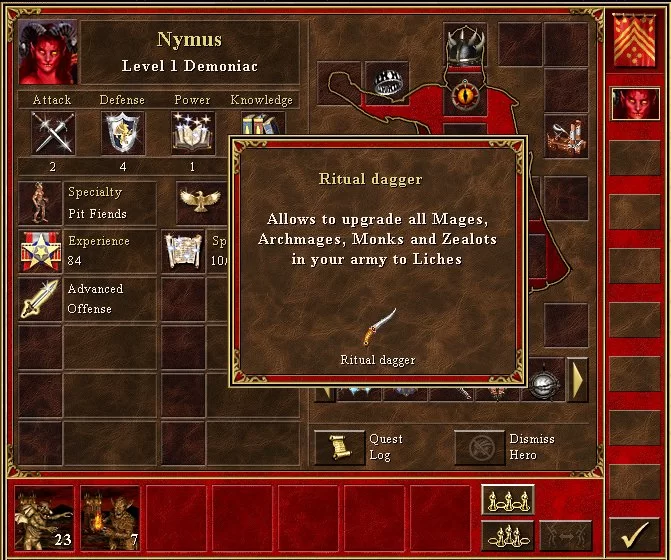Select the army stack of 7 creatures

(109, 517)
